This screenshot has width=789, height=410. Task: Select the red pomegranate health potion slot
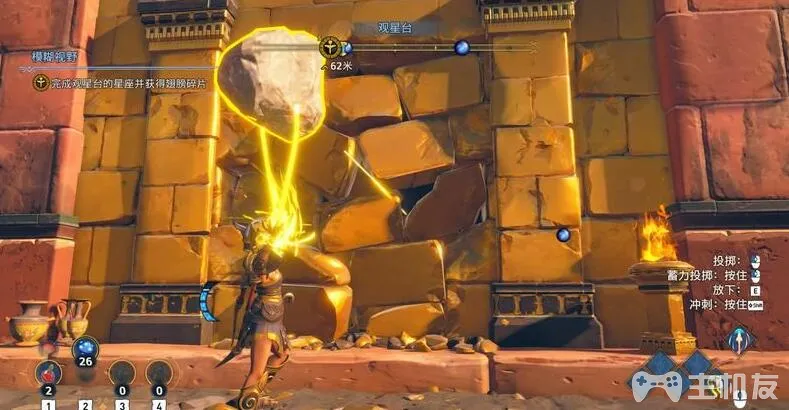[49, 372]
